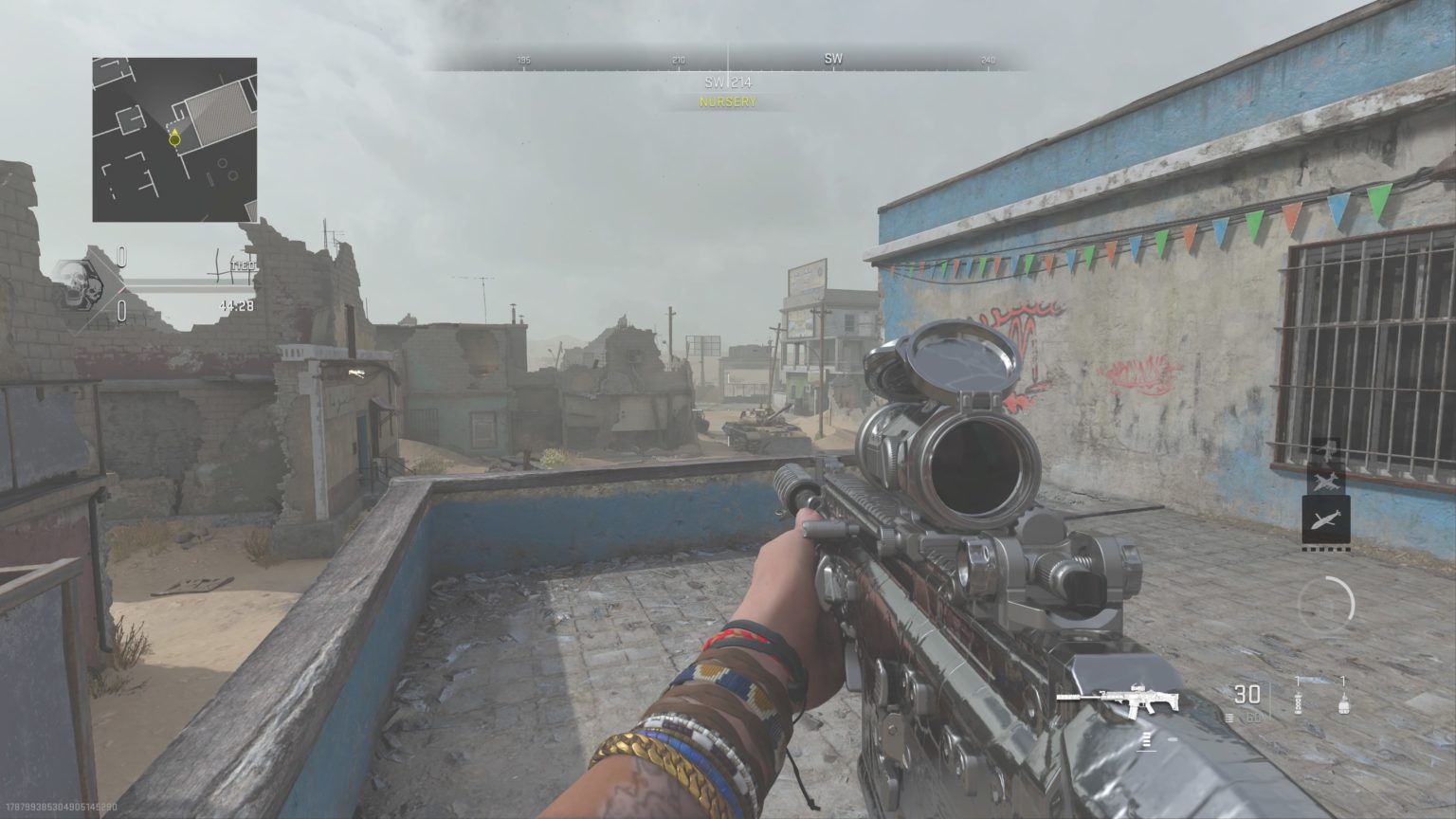Click the skull team emblem
Image resolution: width=1456 pixels, height=819 pixels.
pyautogui.click(x=82, y=285)
